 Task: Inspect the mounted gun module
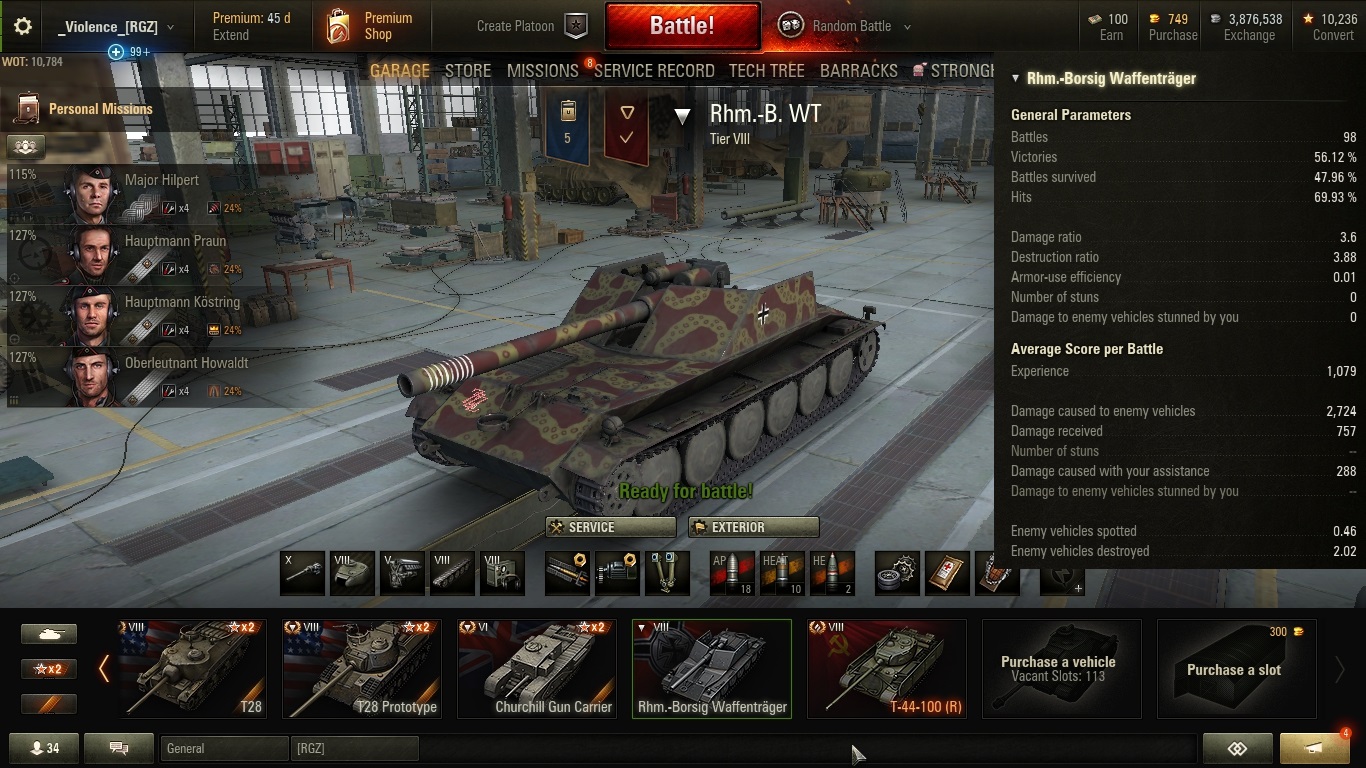[302, 572]
